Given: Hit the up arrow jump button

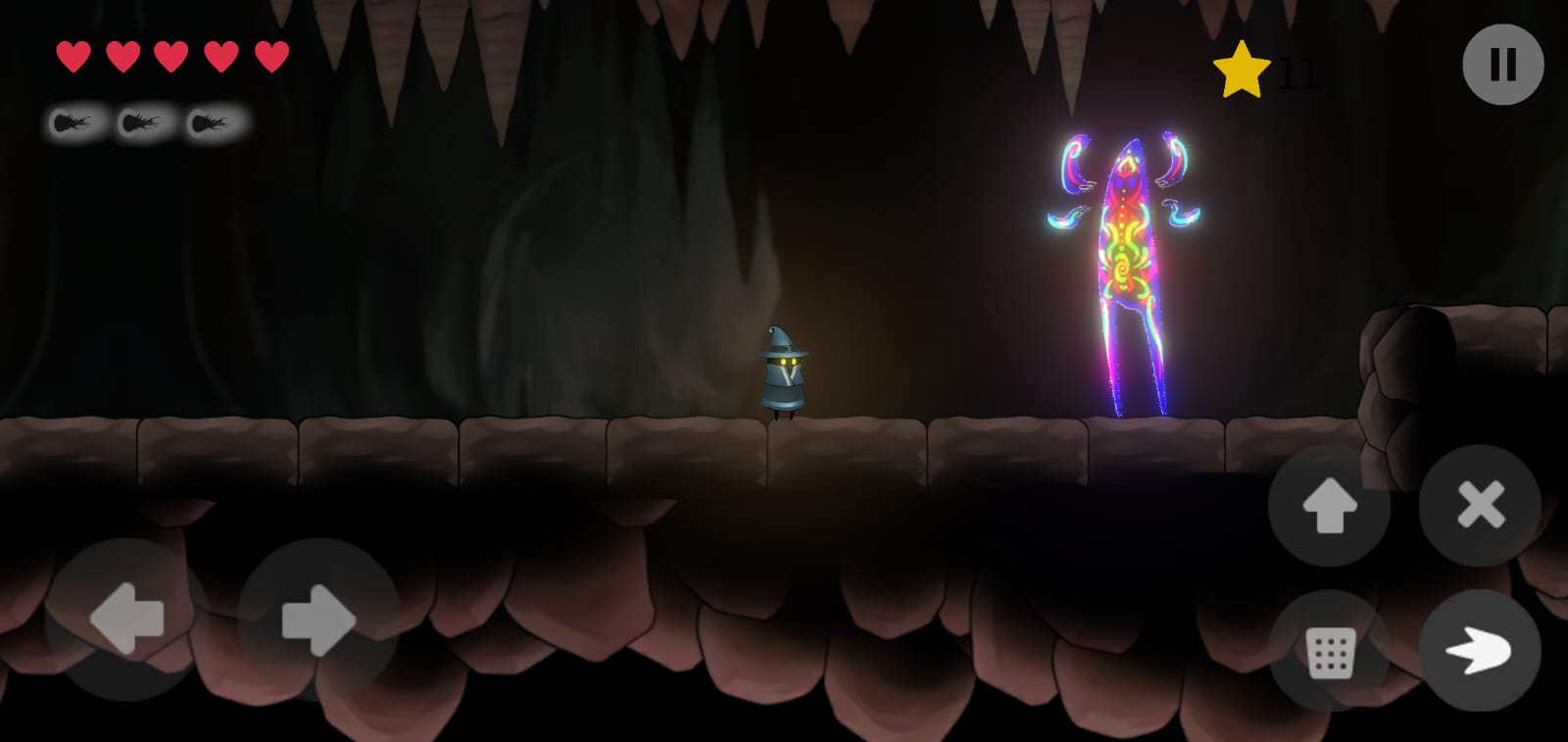Looking at the screenshot, I should click(x=1329, y=506).
